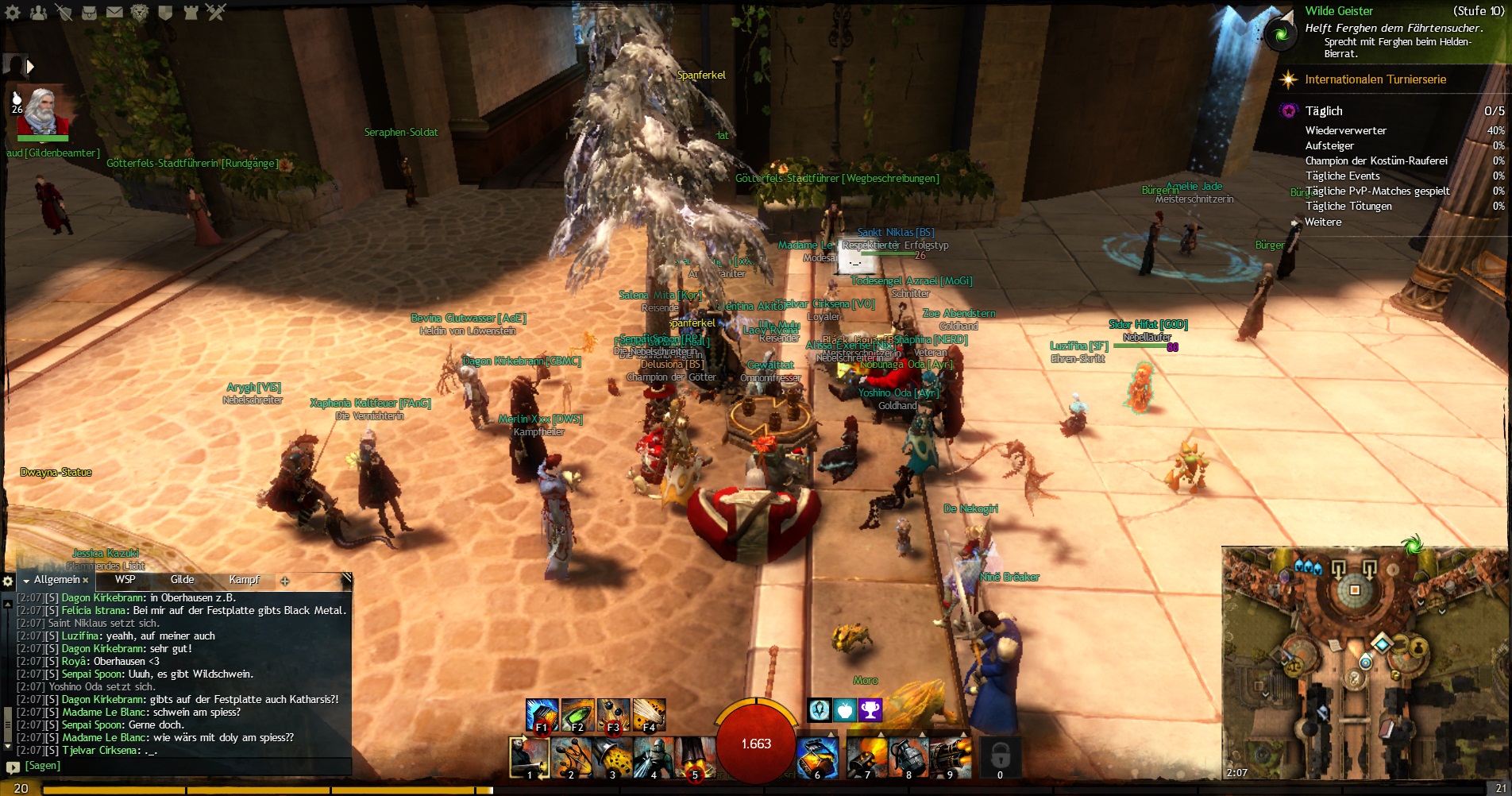Open the inventory bag icon
Screen dimensions: 1512x796
(x=89, y=12)
